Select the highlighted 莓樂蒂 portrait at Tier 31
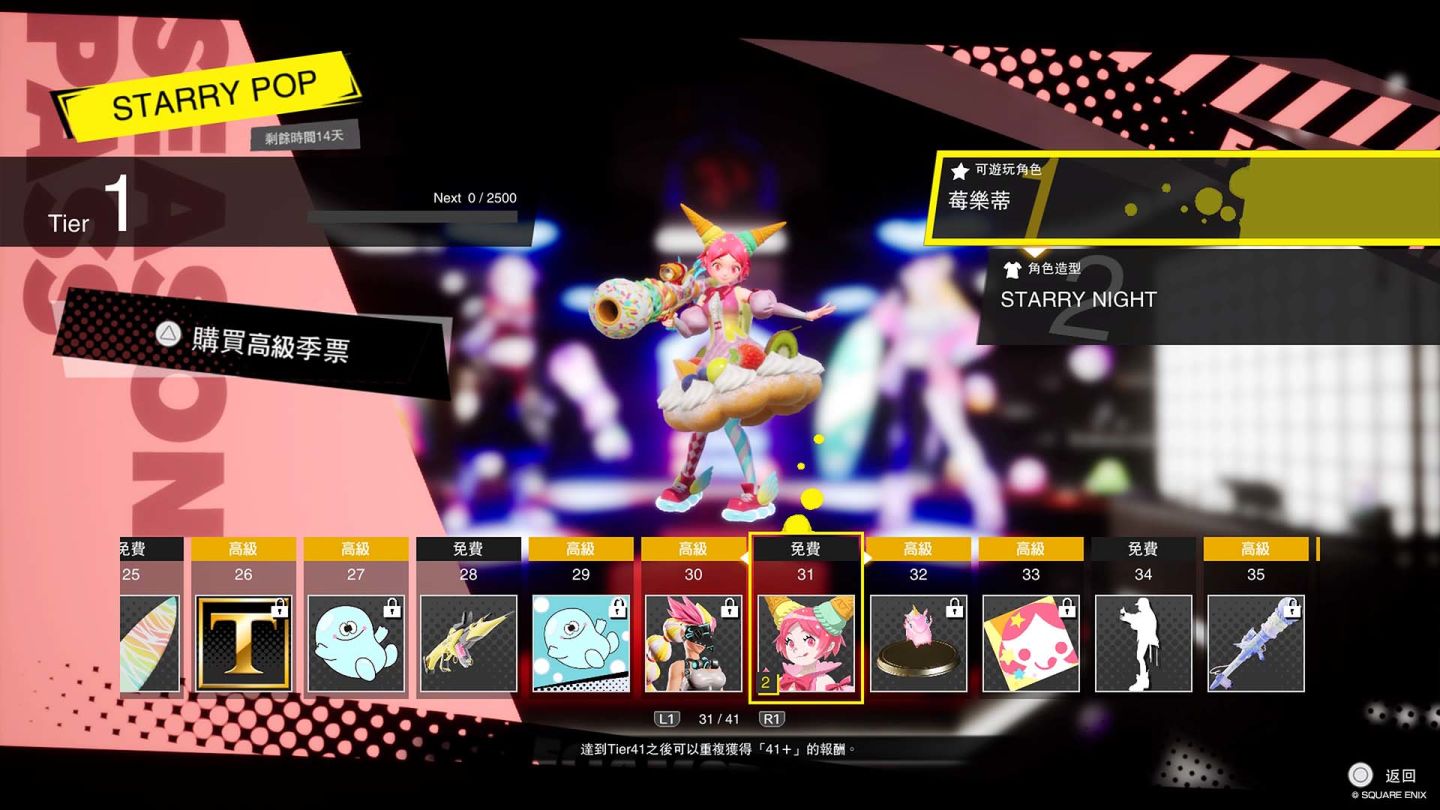Viewport: 1440px width, 810px height. pyautogui.click(x=806, y=643)
